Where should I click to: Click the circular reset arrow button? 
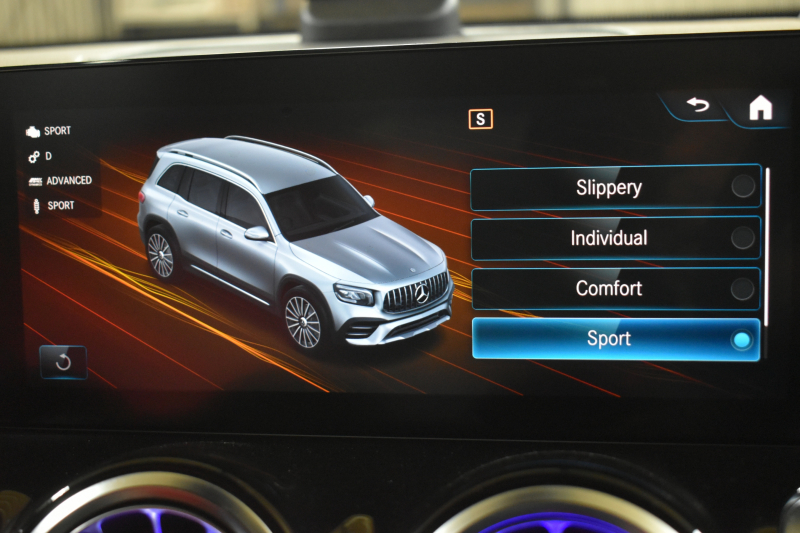coord(63,362)
